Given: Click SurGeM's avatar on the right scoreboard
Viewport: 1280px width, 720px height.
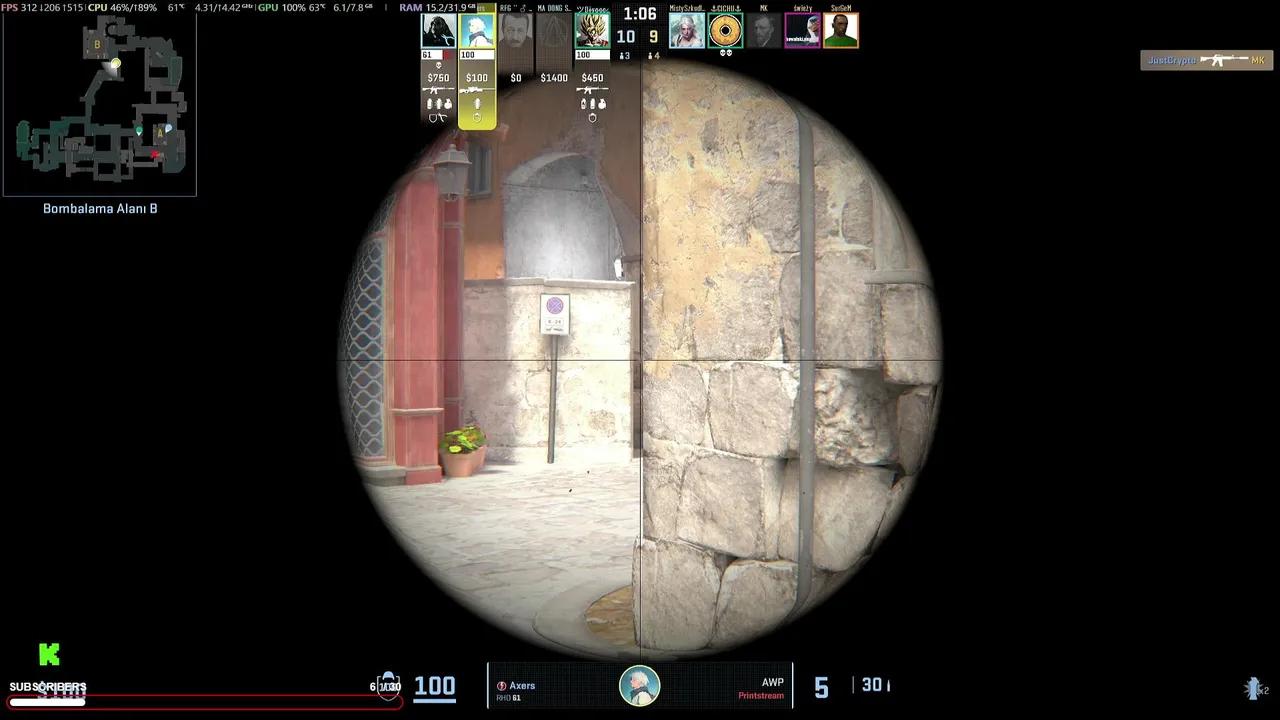Looking at the screenshot, I should pyautogui.click(x=840, y=30).
